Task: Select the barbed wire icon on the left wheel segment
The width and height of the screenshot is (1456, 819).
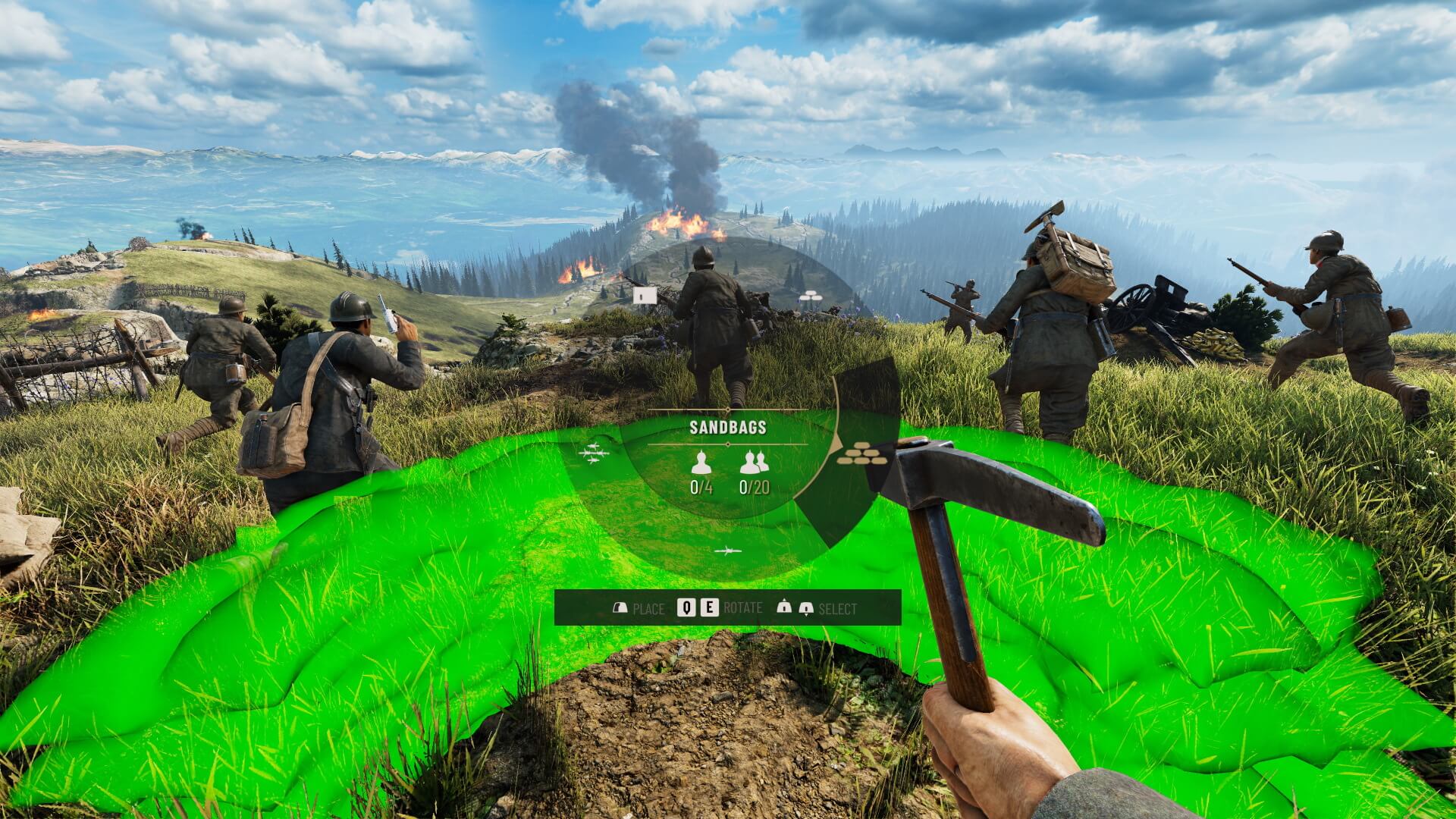Action: (595, 452)
